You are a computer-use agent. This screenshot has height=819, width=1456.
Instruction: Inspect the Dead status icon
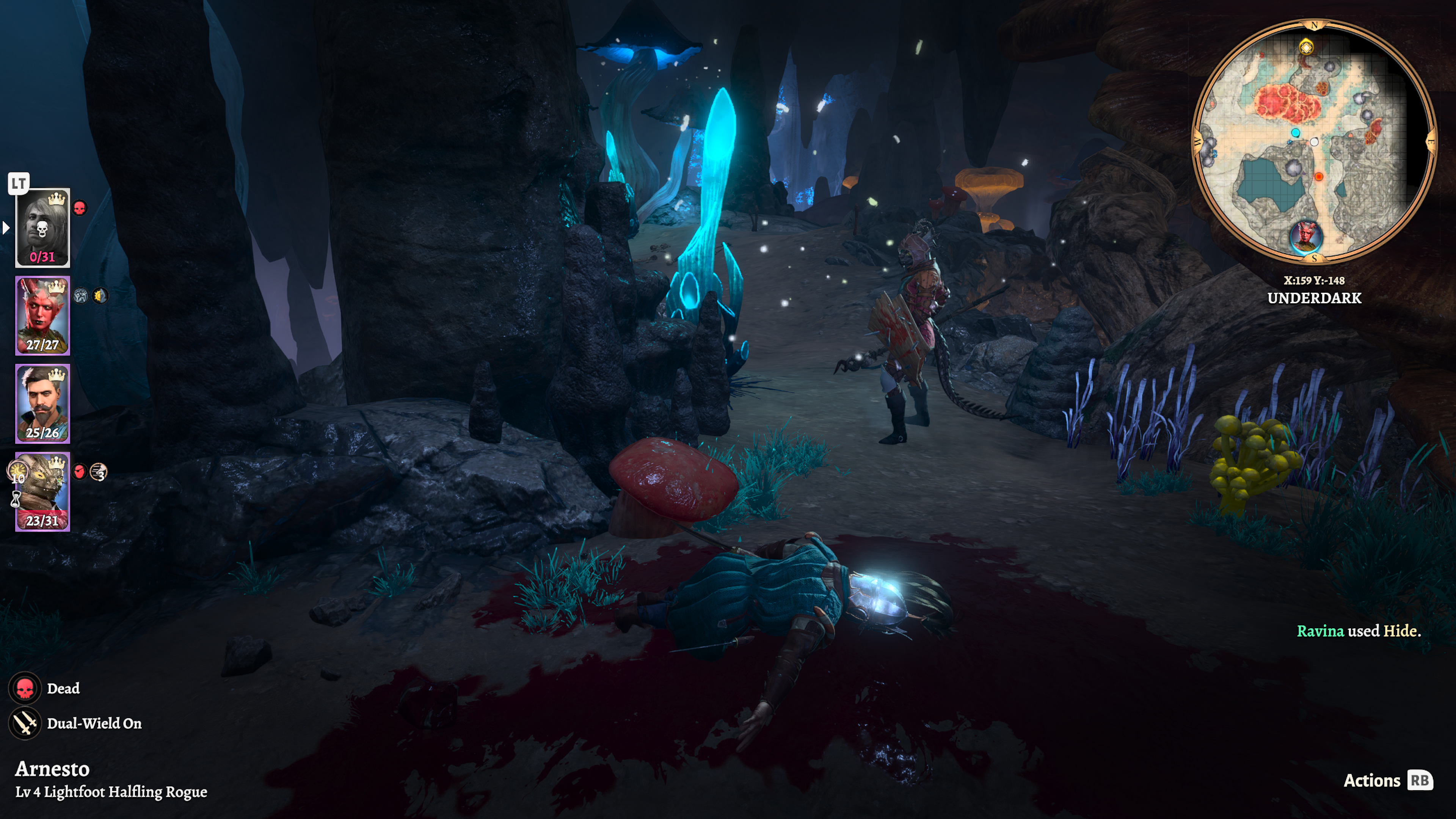point(25,689)
